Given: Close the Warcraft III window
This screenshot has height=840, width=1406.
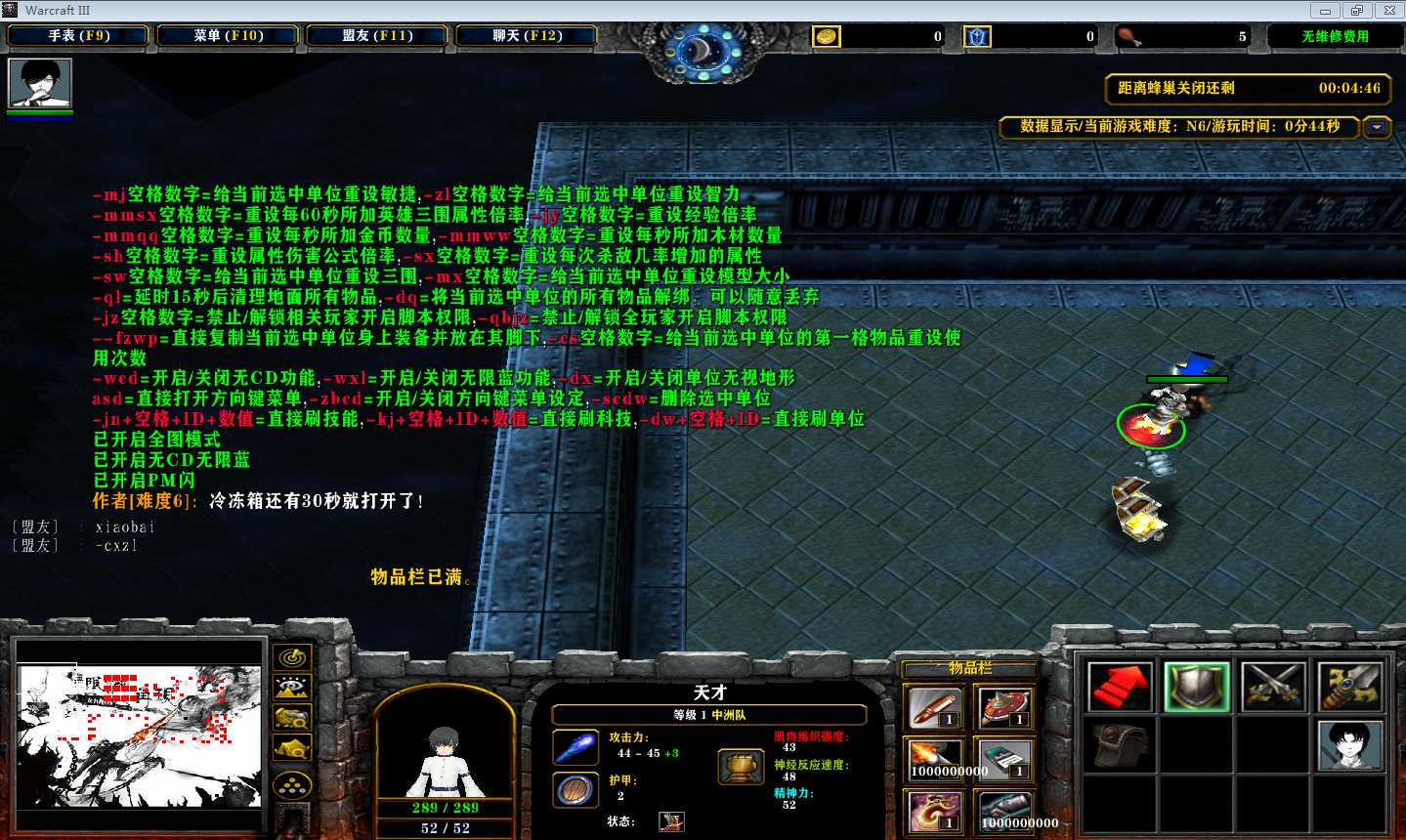Looking at the screenshot, I should pyautogui.click(x=1388, y=11).
